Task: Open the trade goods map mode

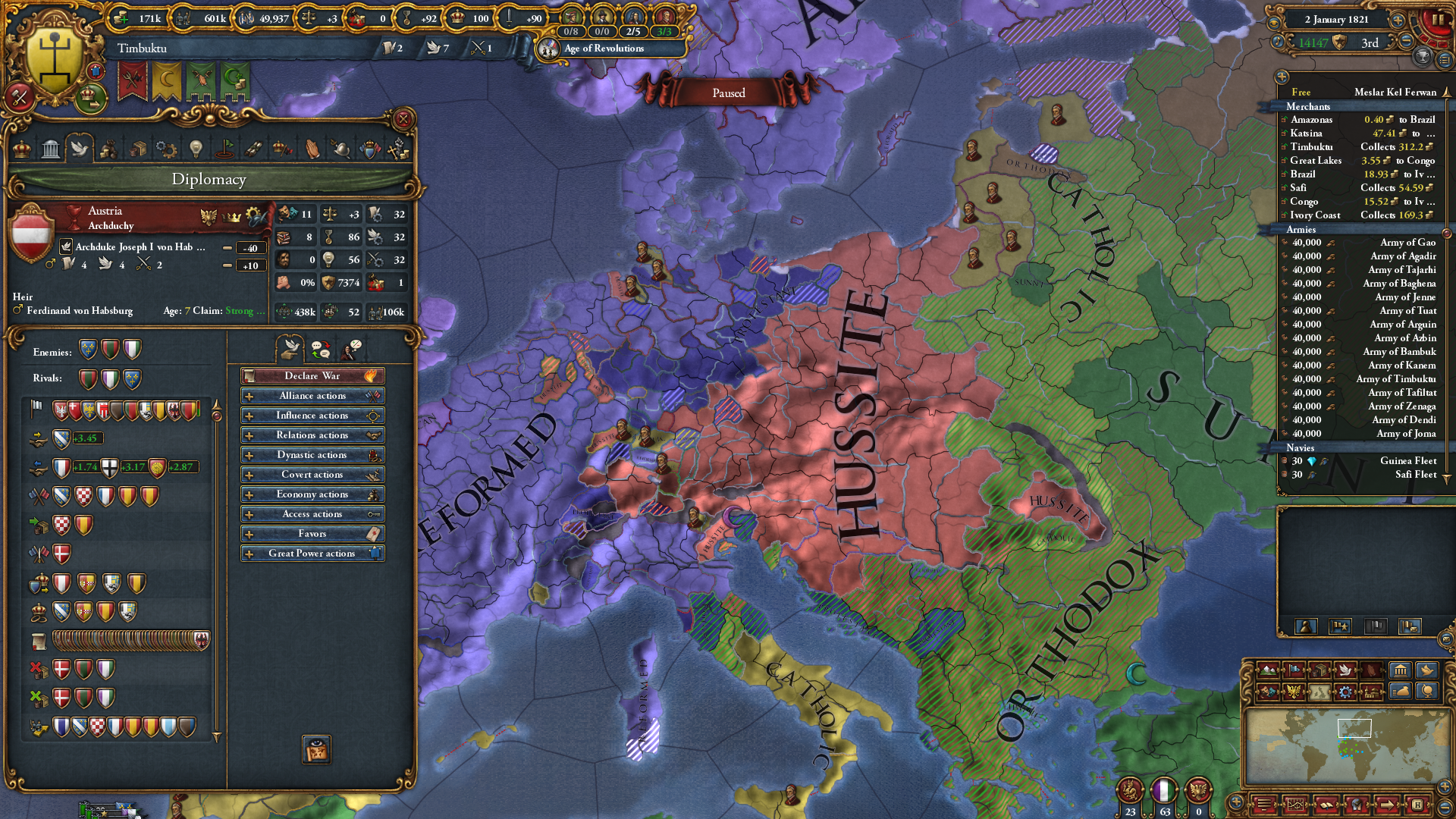Action: pos(1319,670)
